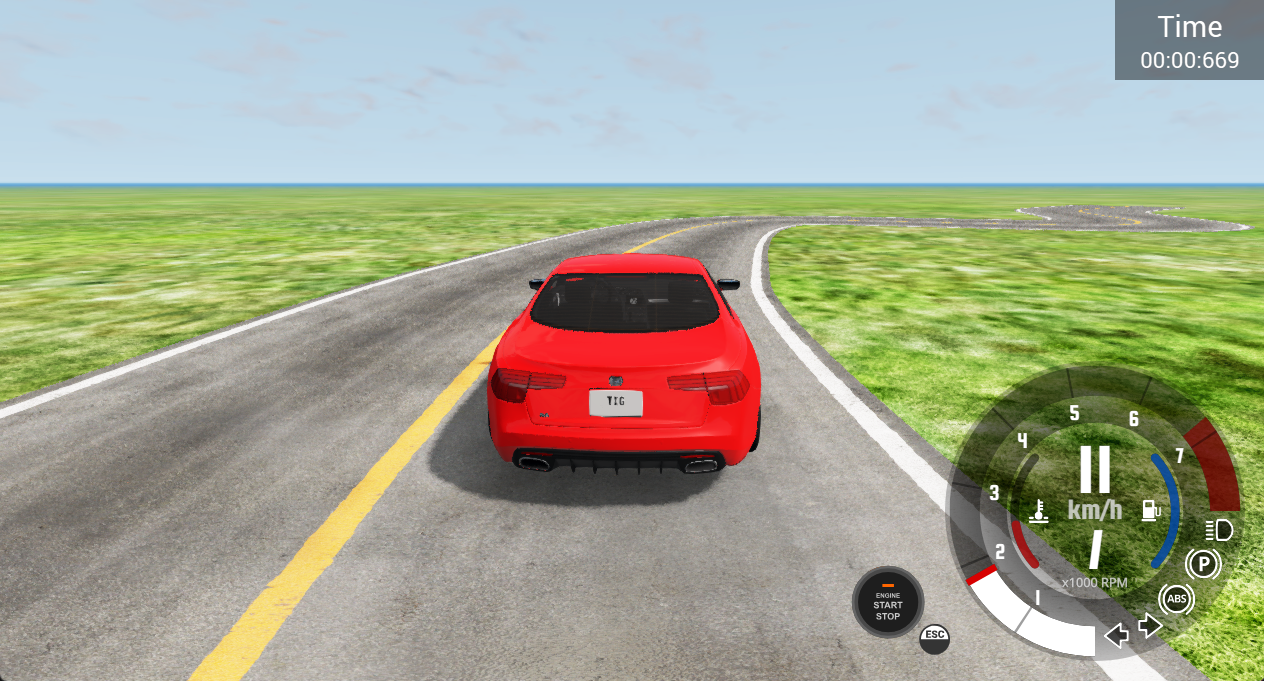Click the ABS icon
This screenshot has height=681, width=1264.
(1177, 599)
